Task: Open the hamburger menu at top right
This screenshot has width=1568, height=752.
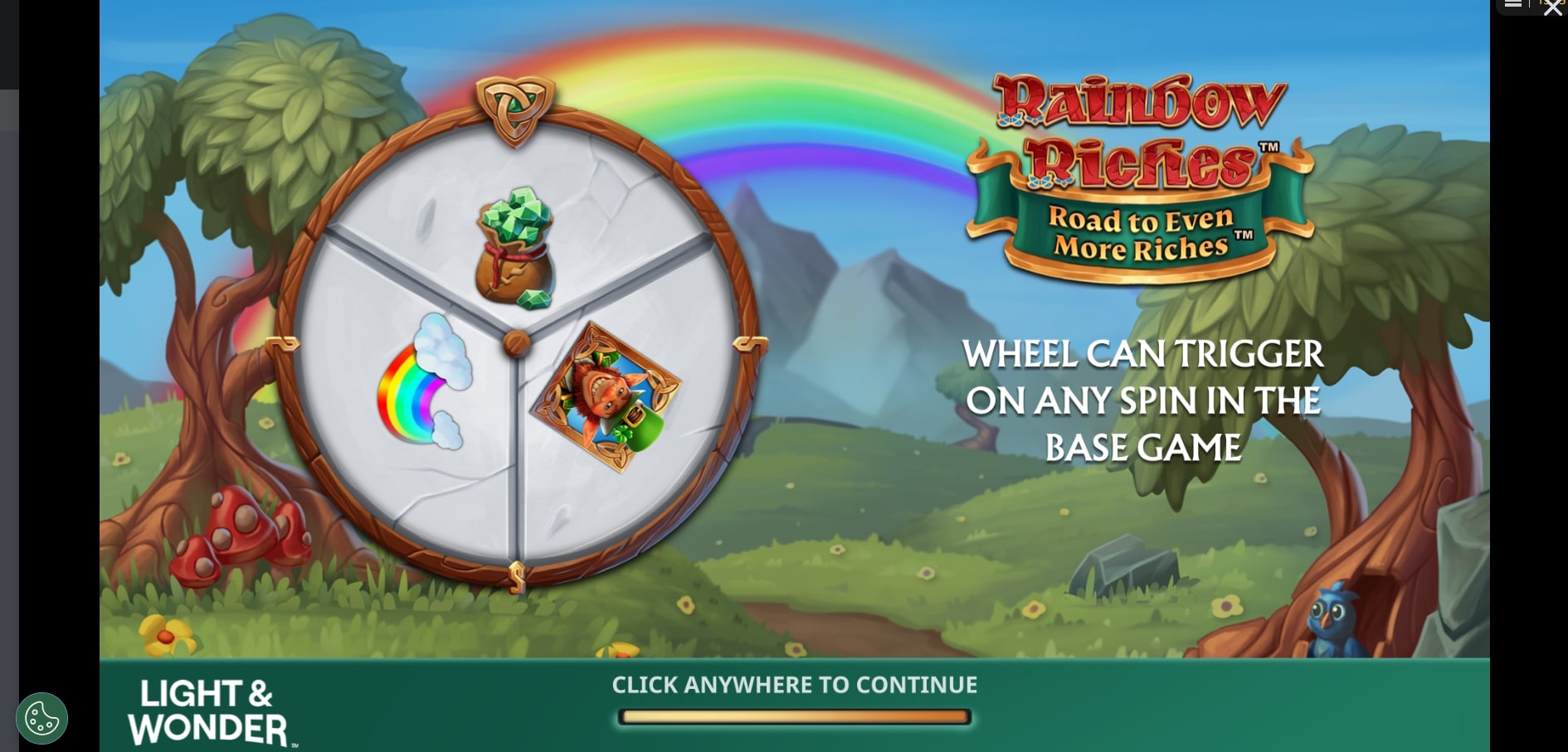Action: [x=1512, y=4]
